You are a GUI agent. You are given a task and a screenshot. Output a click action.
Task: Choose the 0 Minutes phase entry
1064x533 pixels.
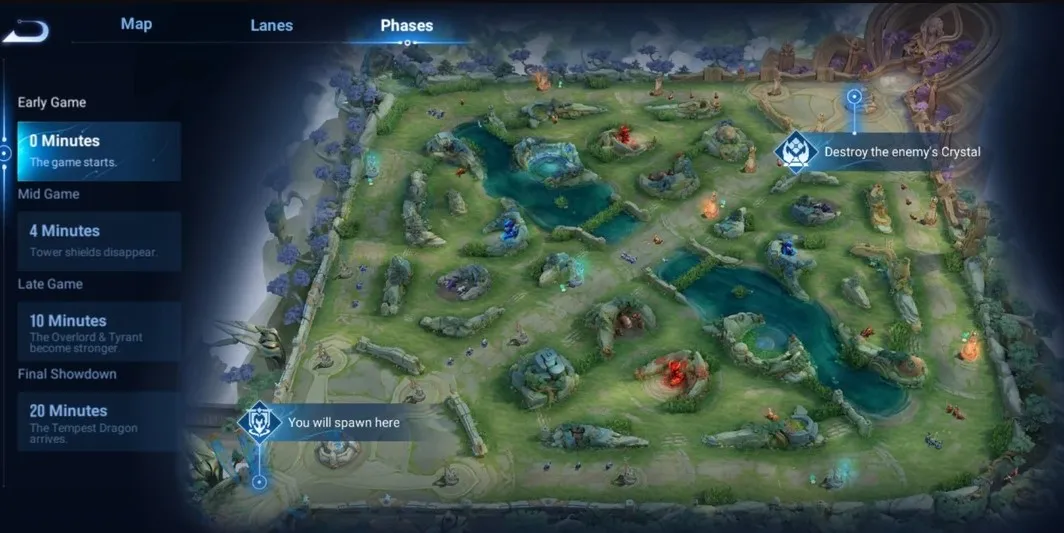pyautogui.click(x=99, y=151)
